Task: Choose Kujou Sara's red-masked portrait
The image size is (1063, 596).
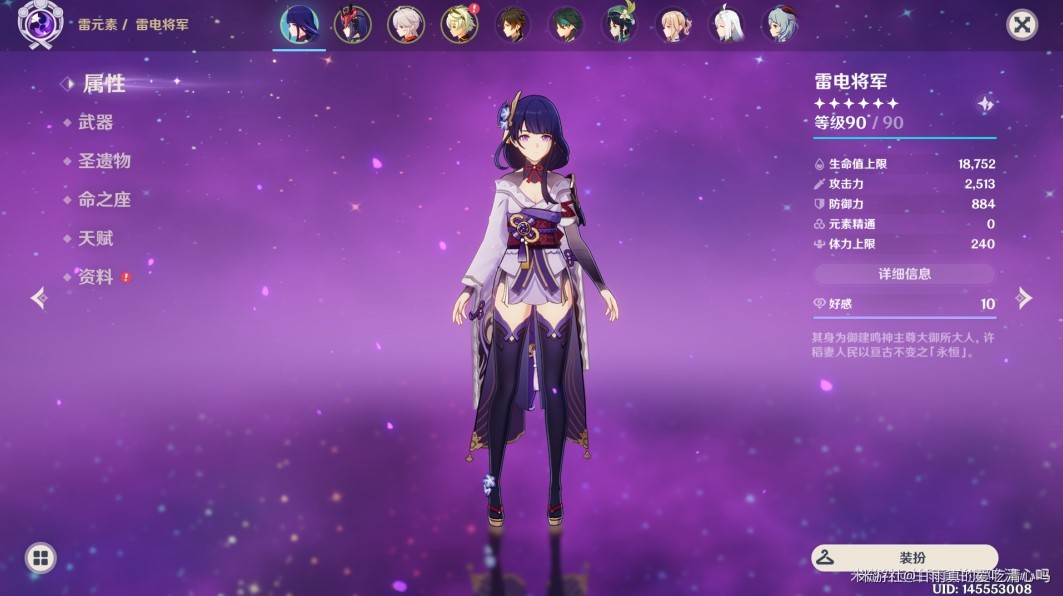Action: coord(352,24)
